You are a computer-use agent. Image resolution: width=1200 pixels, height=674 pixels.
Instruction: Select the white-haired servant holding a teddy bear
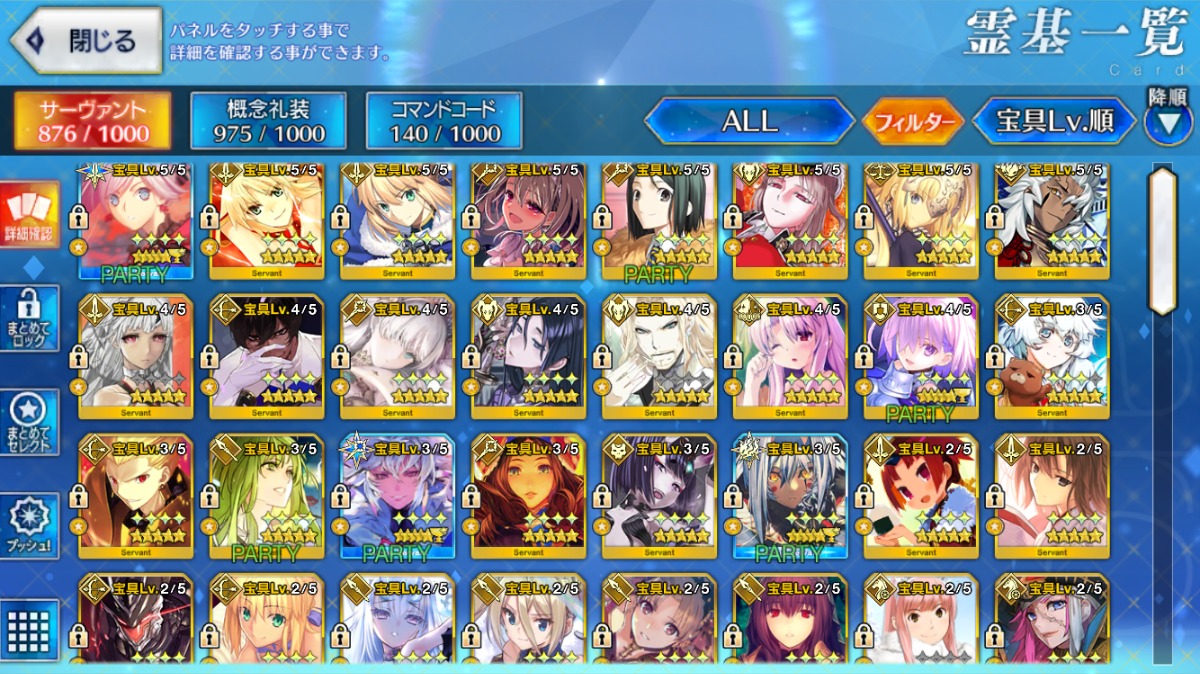pyautogui.click(x=1052, y=357)
